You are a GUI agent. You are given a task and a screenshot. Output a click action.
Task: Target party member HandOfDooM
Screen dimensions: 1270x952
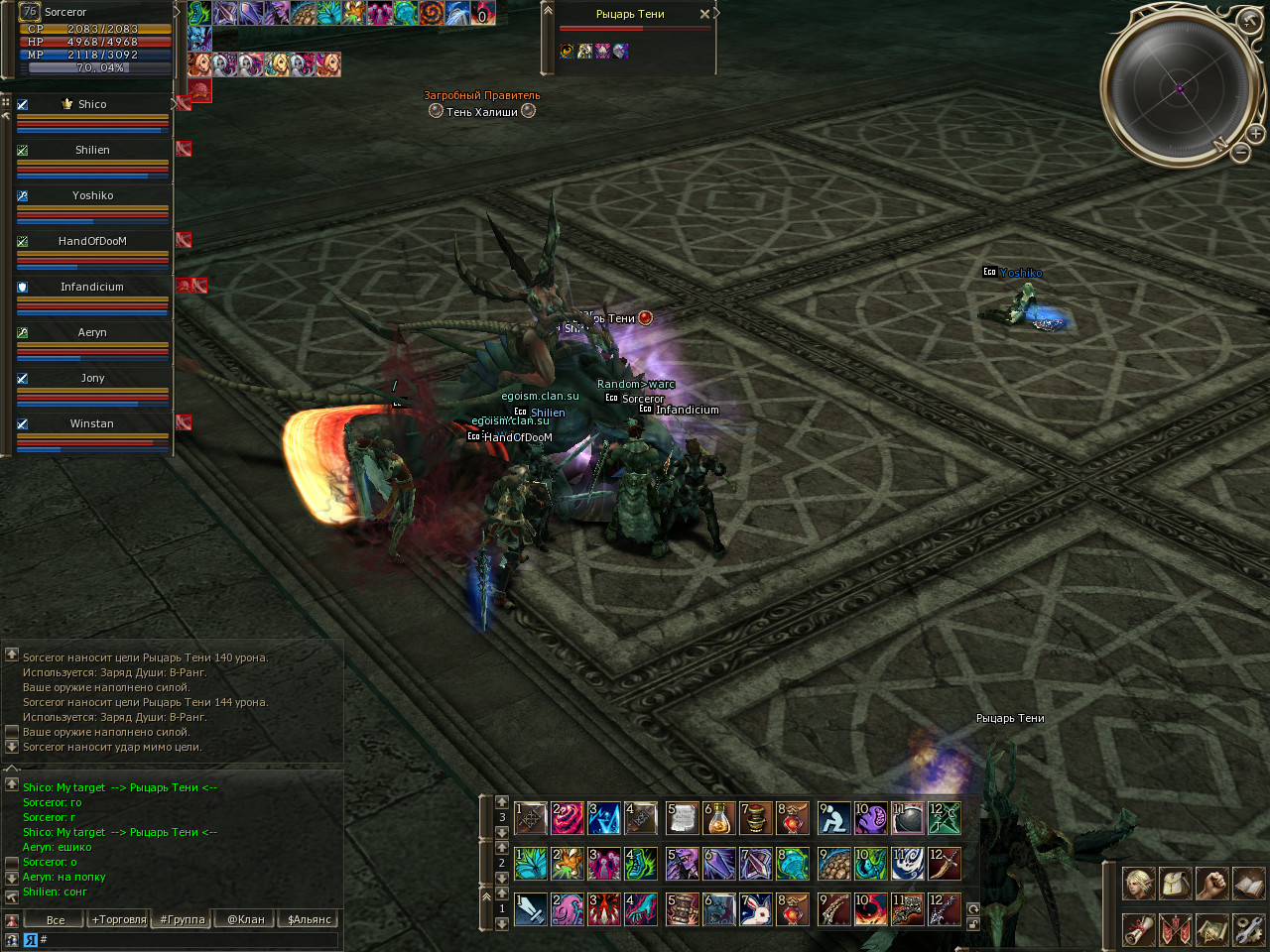tap(92, 241)
